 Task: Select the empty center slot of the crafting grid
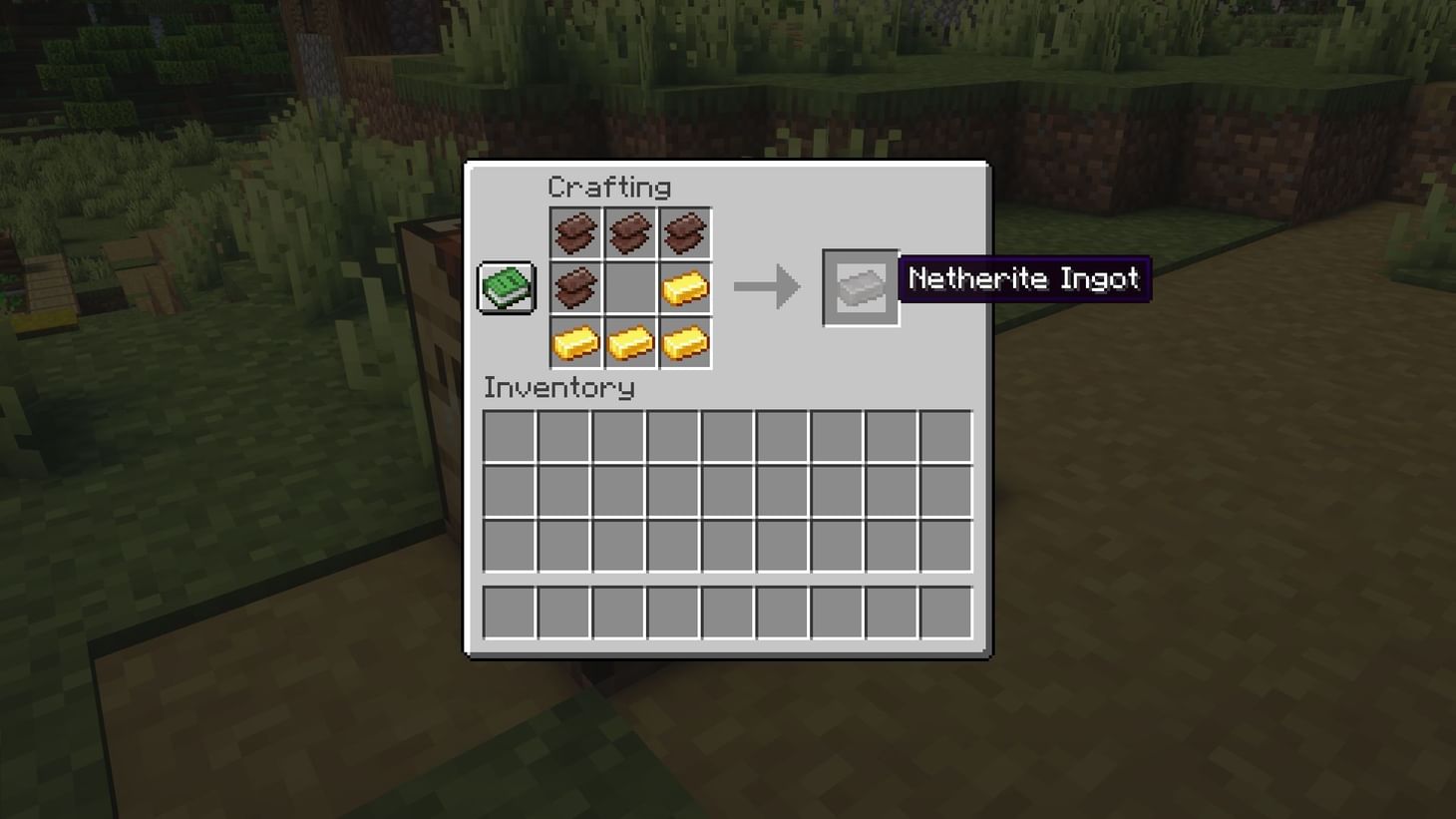coord(630,287)
